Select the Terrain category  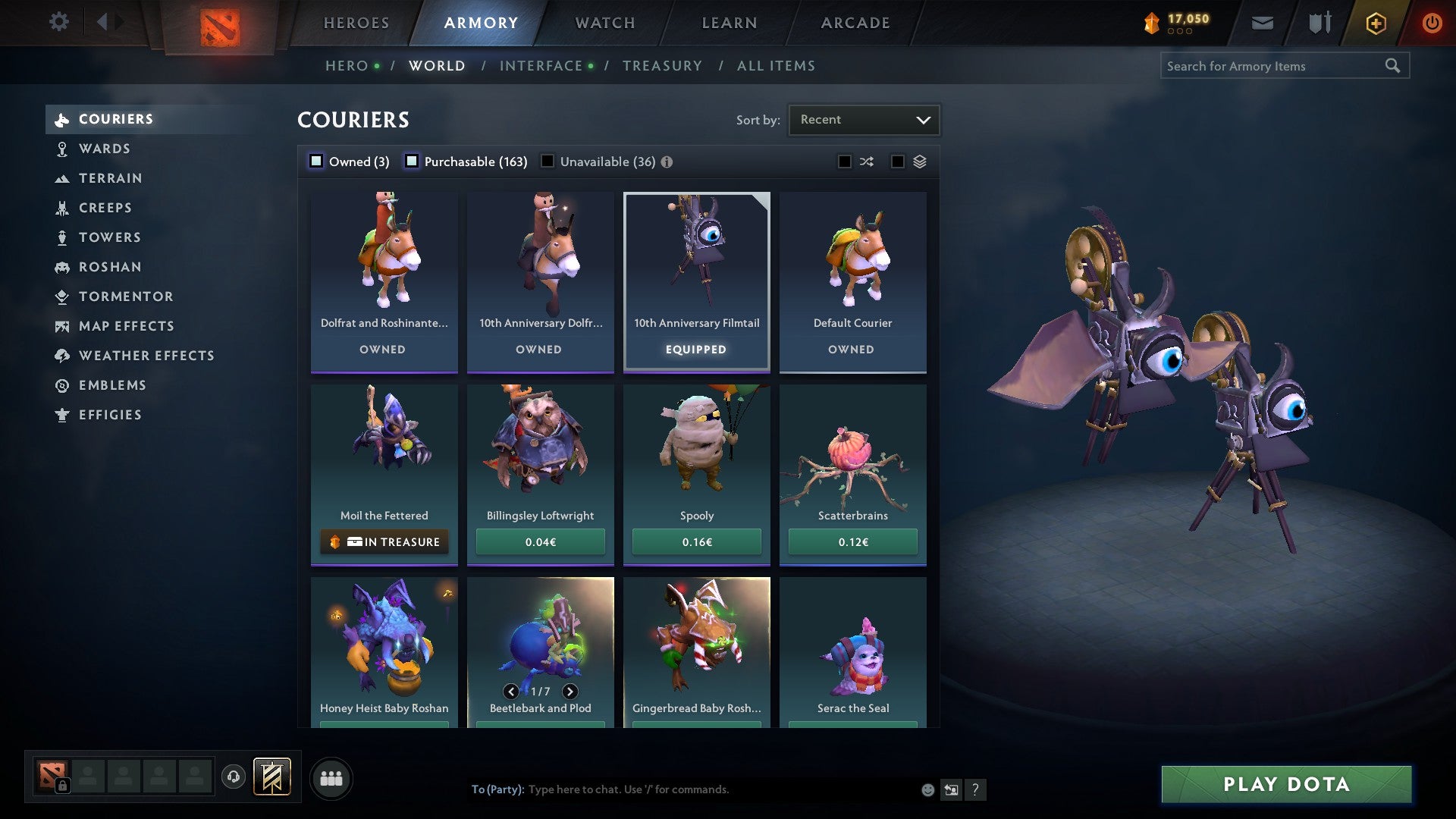tap(111, 178)
